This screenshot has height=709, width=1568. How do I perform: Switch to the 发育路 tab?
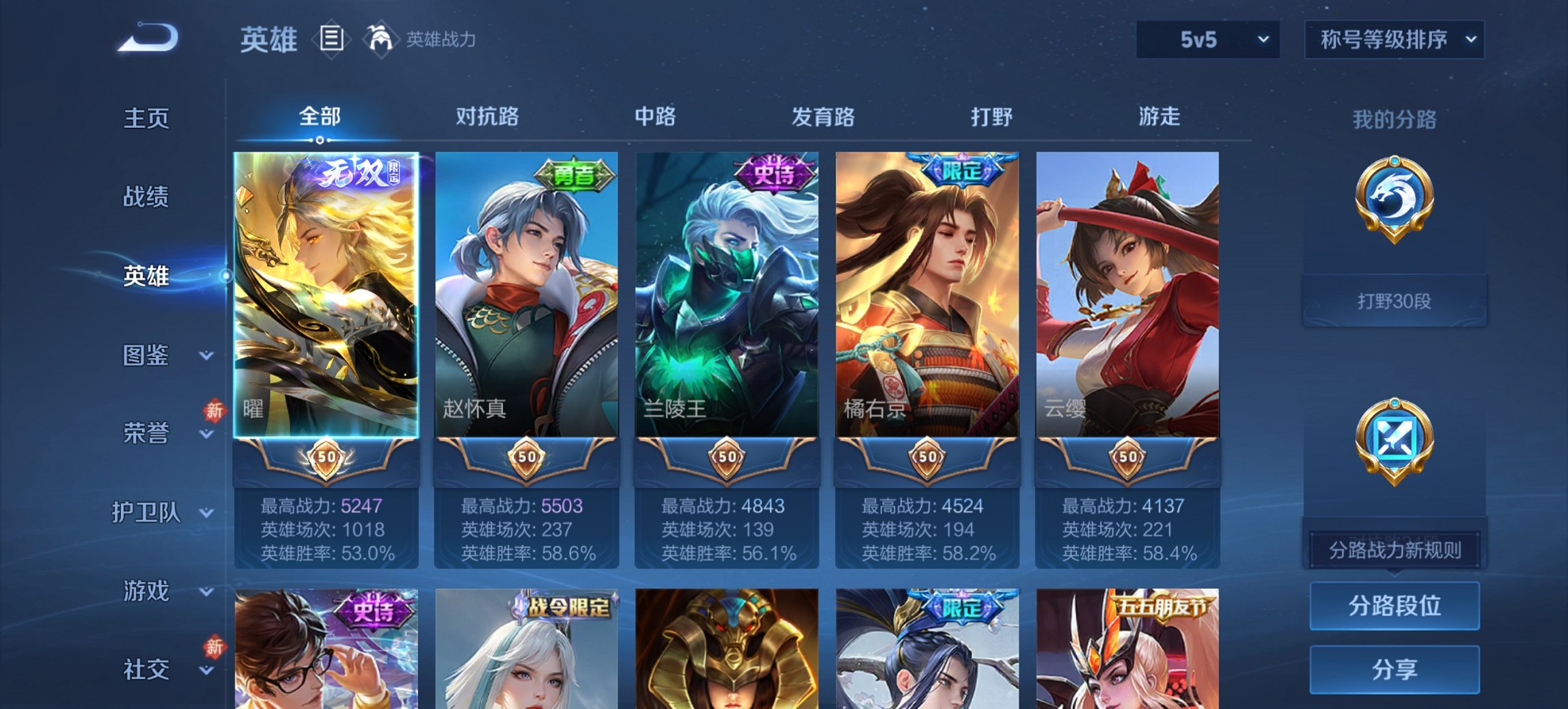[x=823, y=118]
